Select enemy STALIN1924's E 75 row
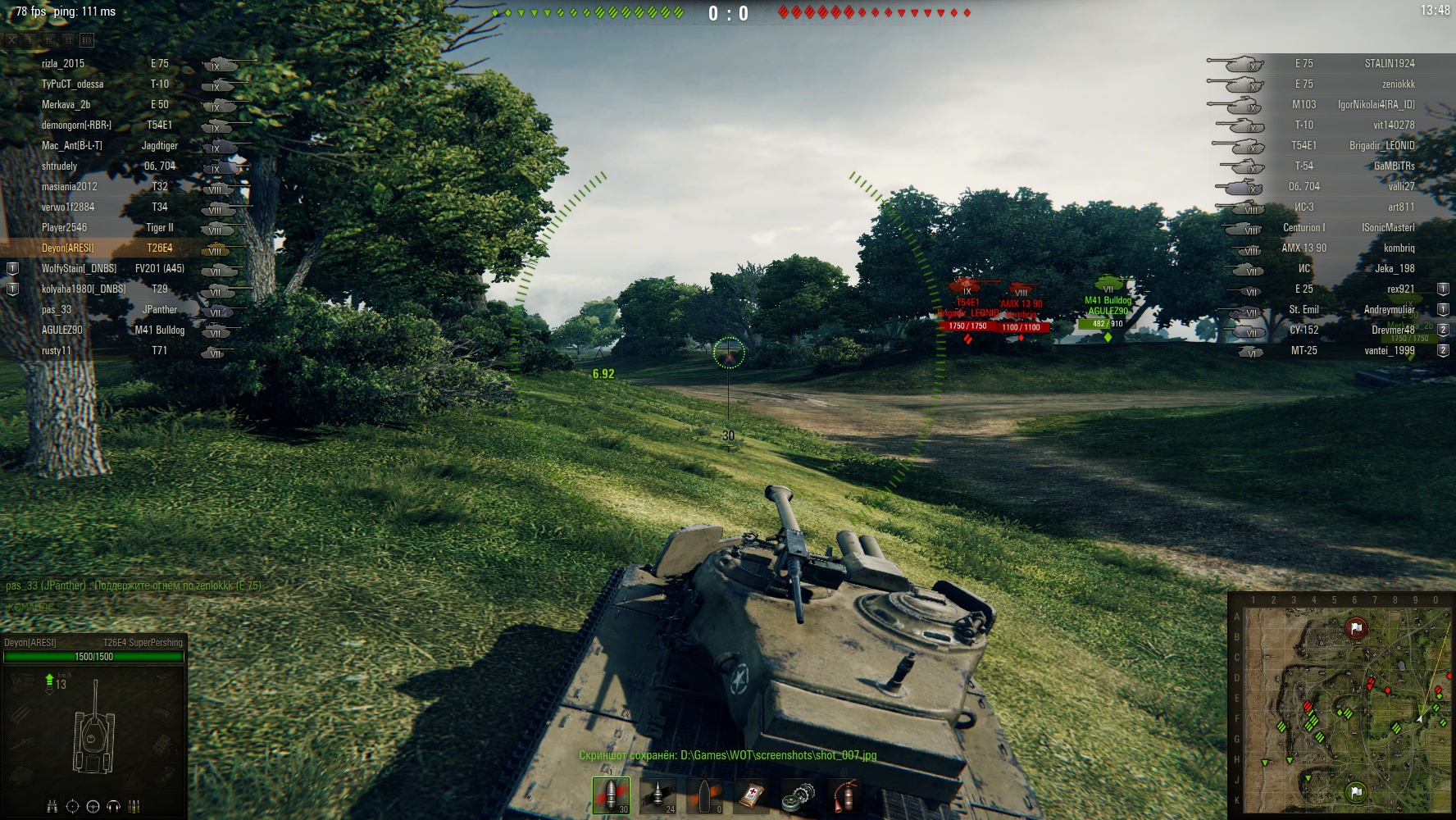This screenshot has height=820, width=1456. click(x=1345, y=63)
